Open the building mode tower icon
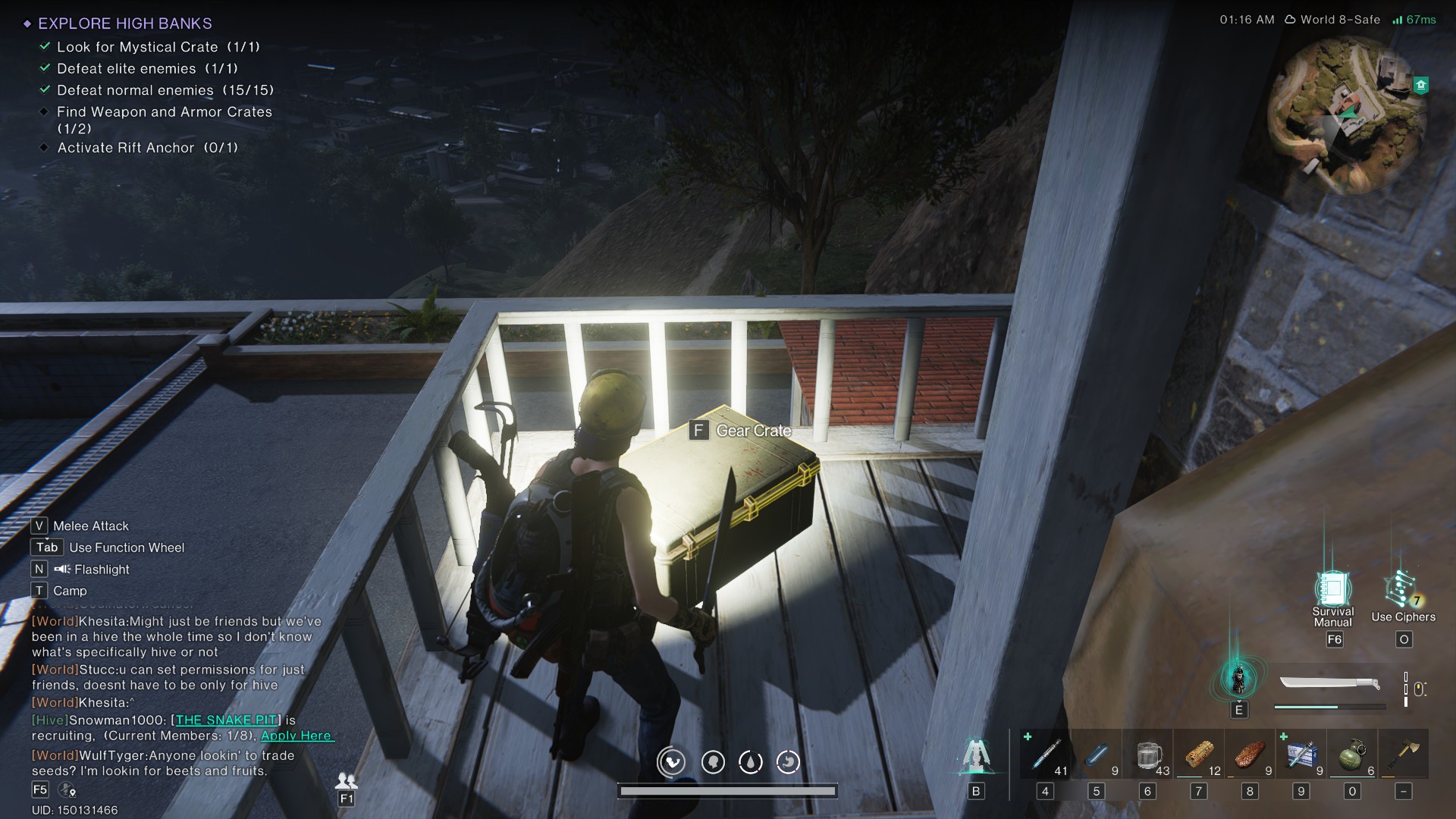The width and height of the screenshot is (1456, 819). 976,756
